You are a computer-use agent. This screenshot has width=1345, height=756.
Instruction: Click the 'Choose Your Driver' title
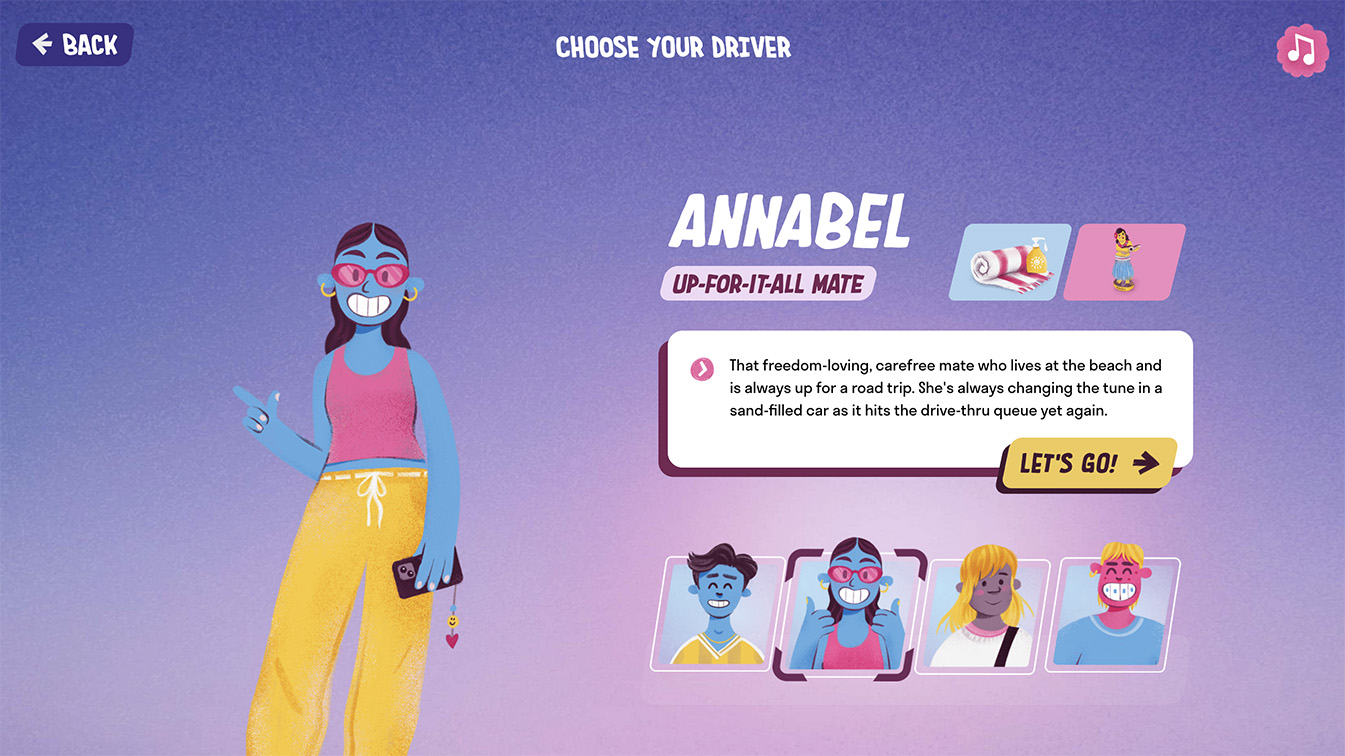672,46
